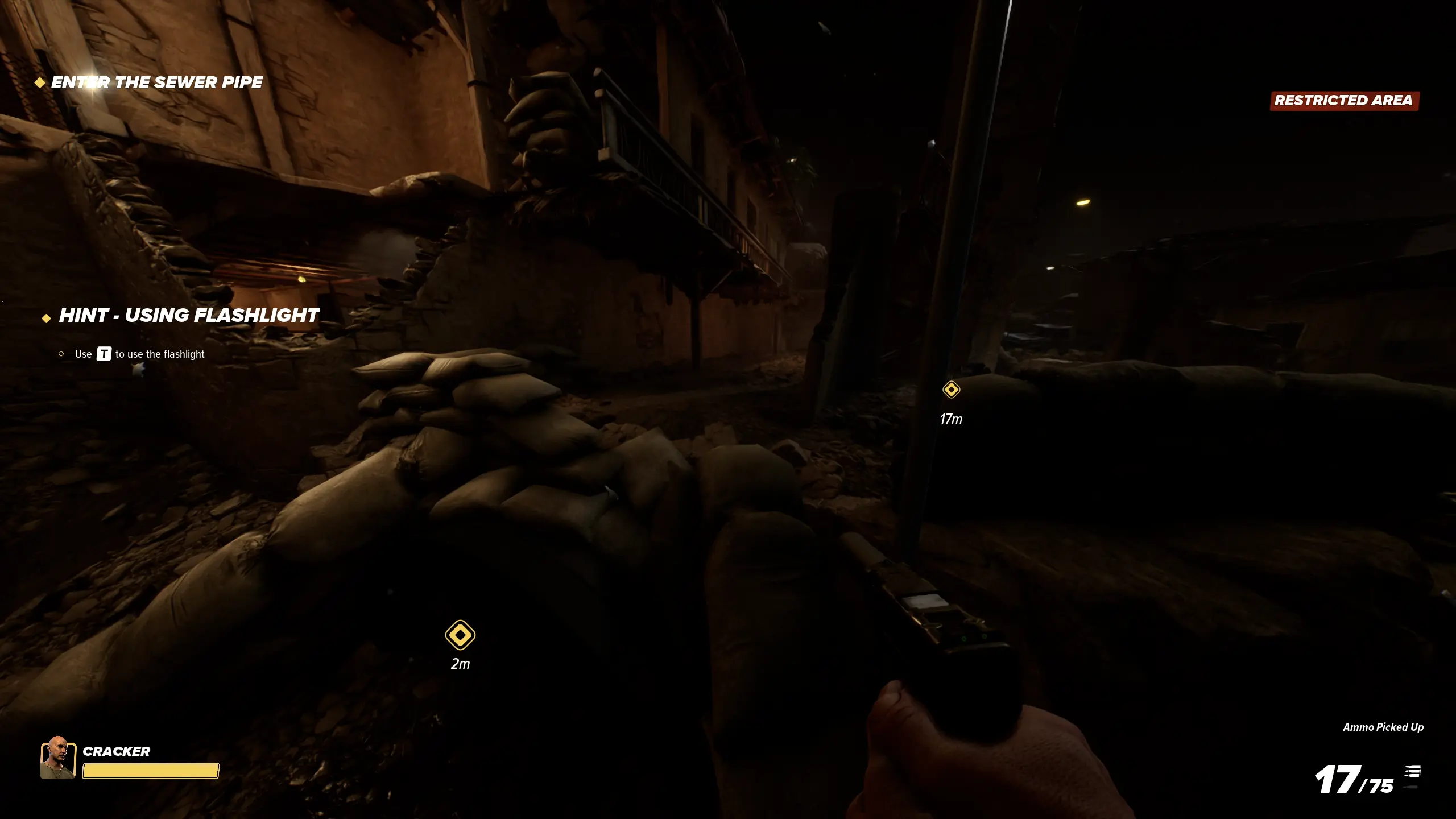Click the Using Flashlight hint header
The height and width of the screenshot is (819, 1456).
(x=188, y=316)
